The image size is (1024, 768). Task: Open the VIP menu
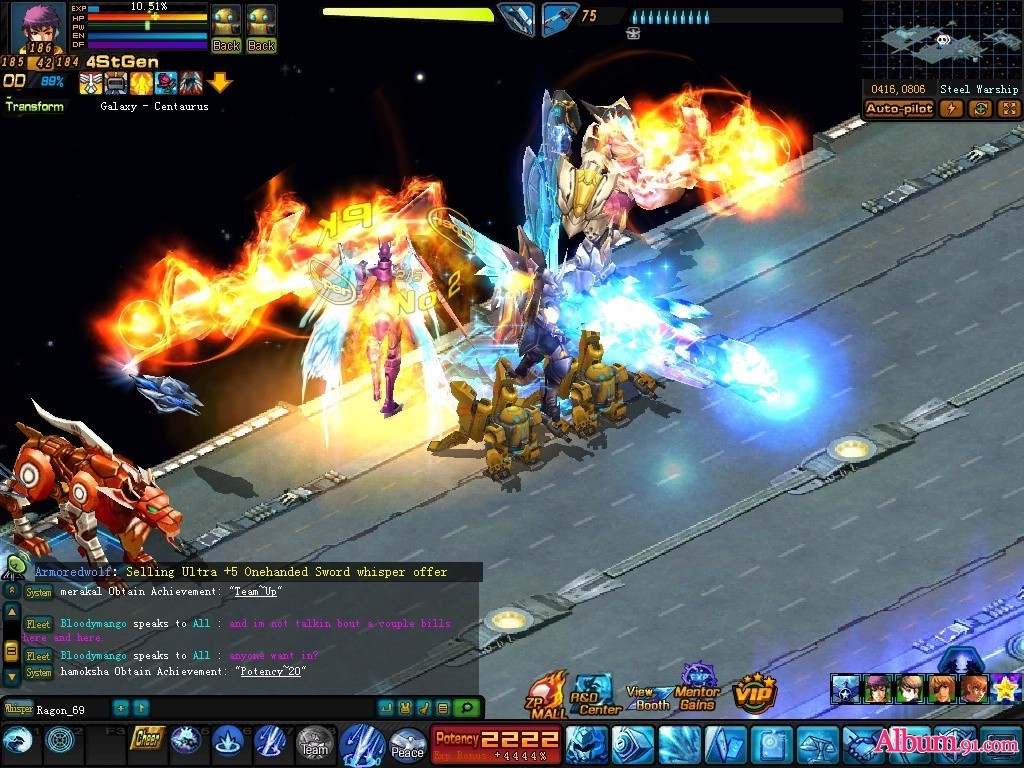pyautogui.click(x=755, y=692)
